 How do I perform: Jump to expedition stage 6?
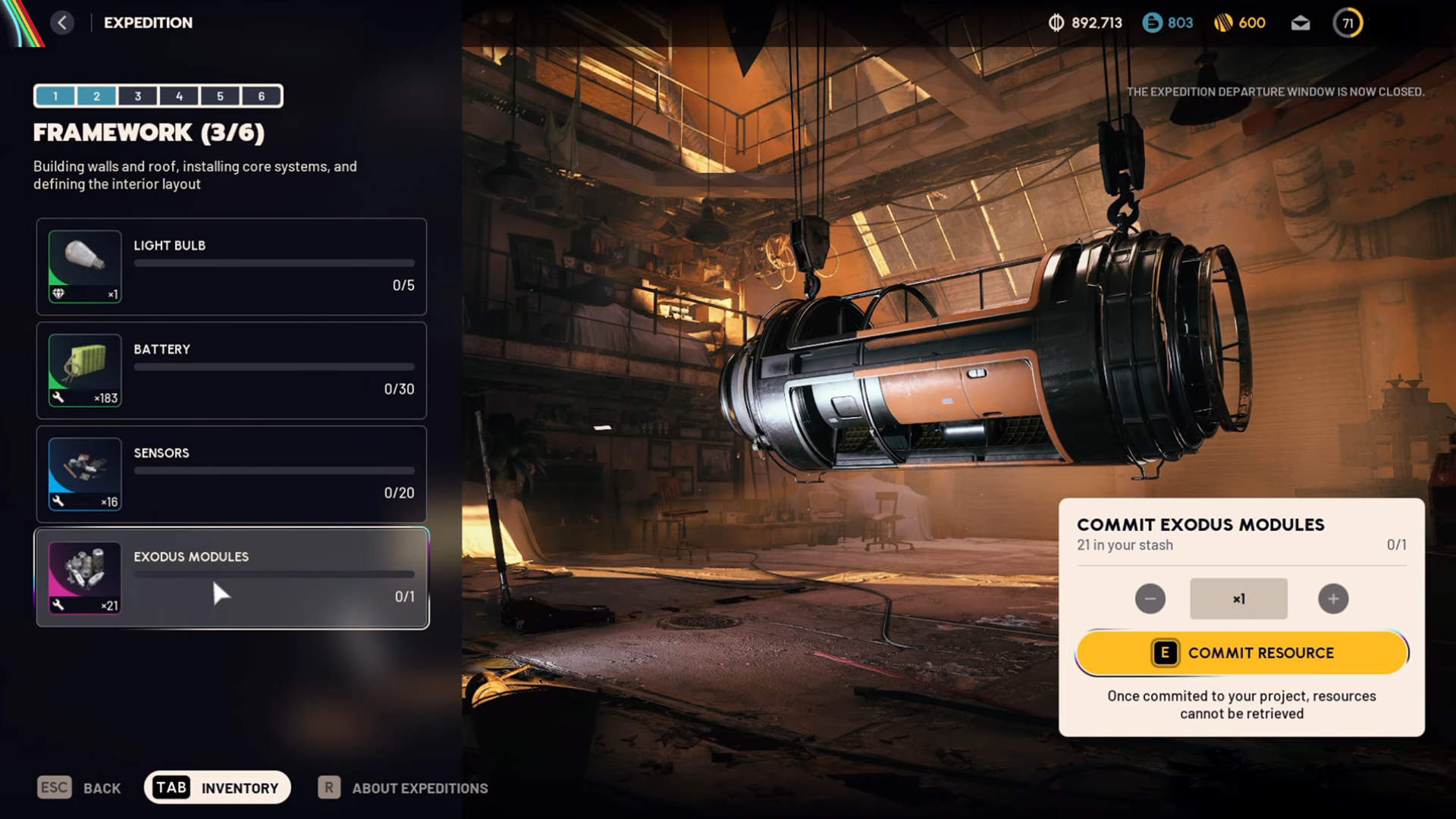click(x=262, y=96)
